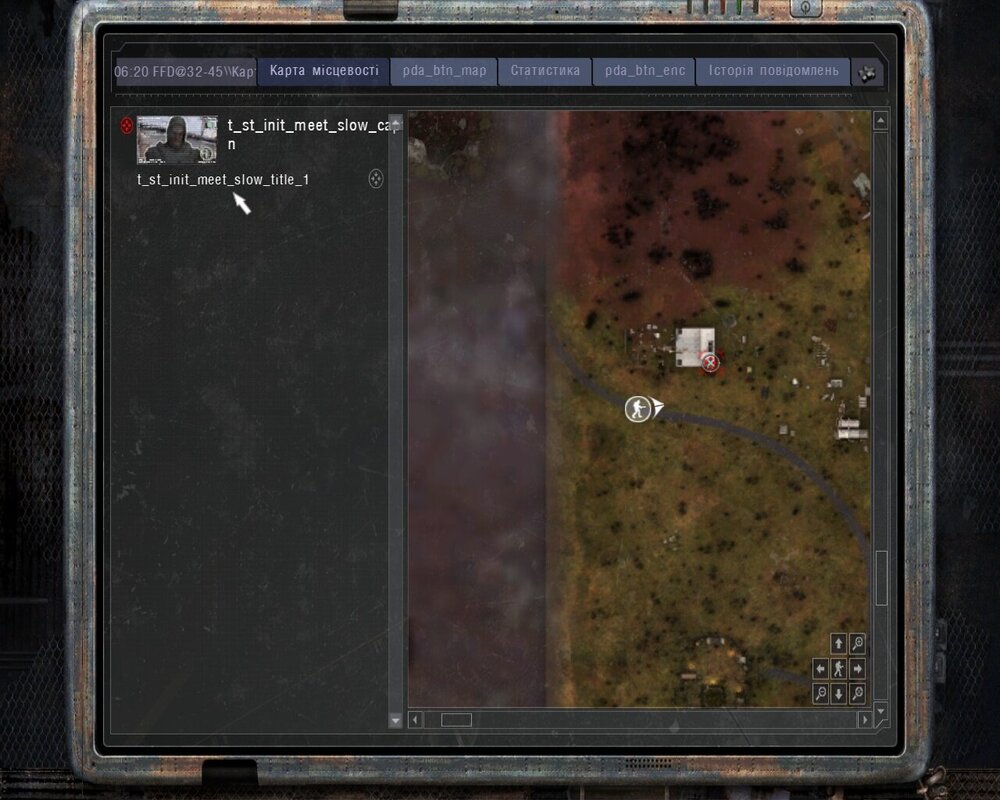1000x800 pixels.
Task: Open the pda_btn_map tab
Action: click(x=444, y=71)
